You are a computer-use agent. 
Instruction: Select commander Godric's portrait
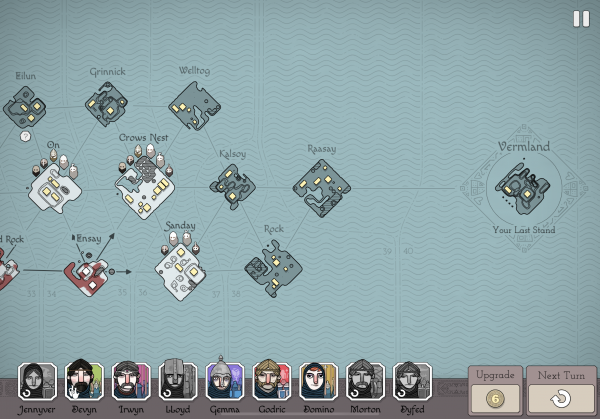click(x=272, y=381)
